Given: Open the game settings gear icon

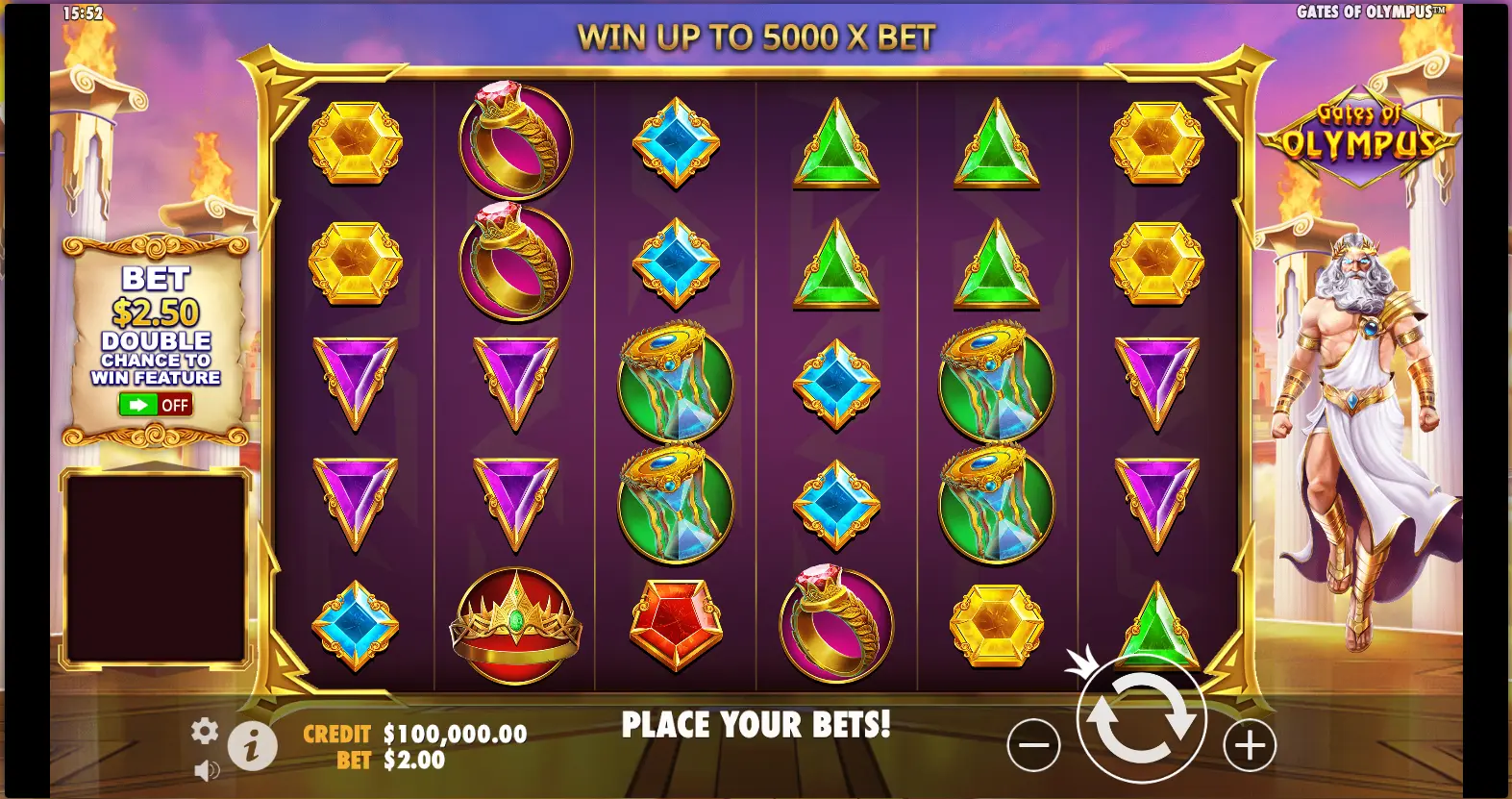Looking at the screenshot, I should pos(205,731).
